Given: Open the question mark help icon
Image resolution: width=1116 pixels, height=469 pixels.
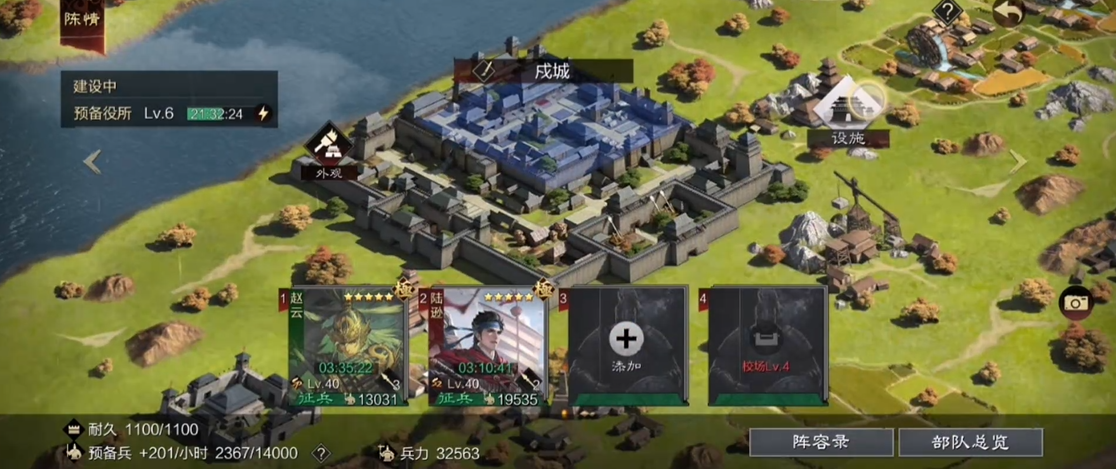Looking at the screenshot, I should pos(946,12).
